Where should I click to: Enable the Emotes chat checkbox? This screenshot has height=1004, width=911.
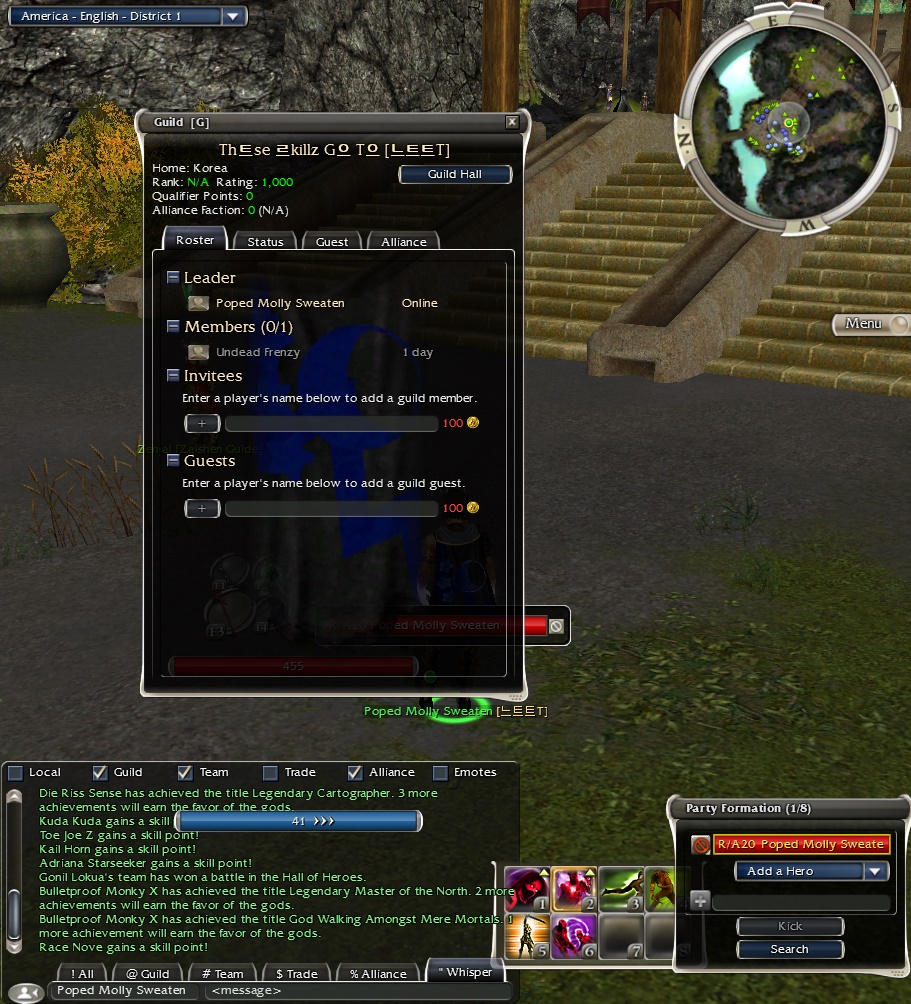click(x=440, y=772)
